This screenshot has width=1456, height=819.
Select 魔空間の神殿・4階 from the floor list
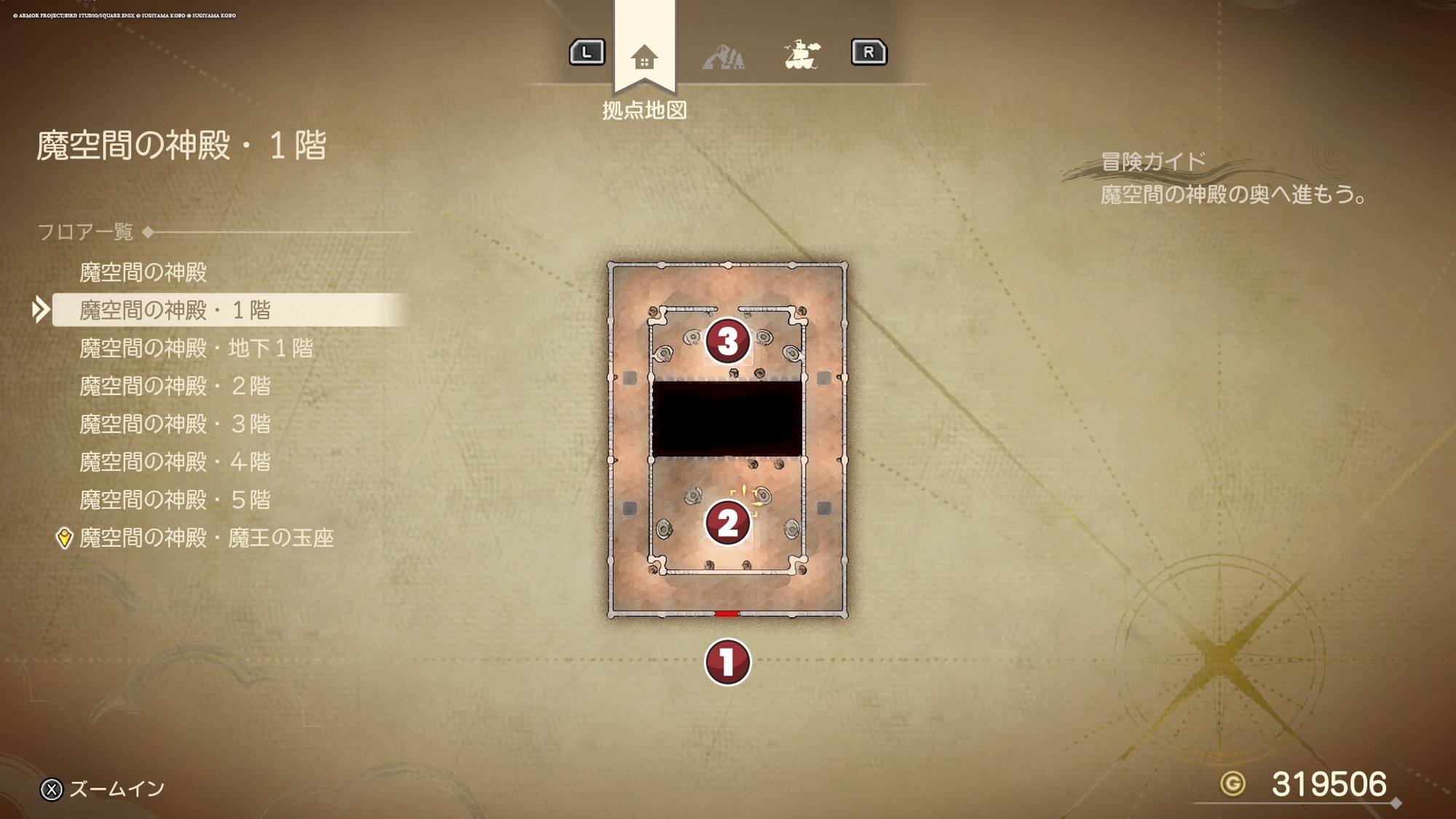click(x=175, y=462)
